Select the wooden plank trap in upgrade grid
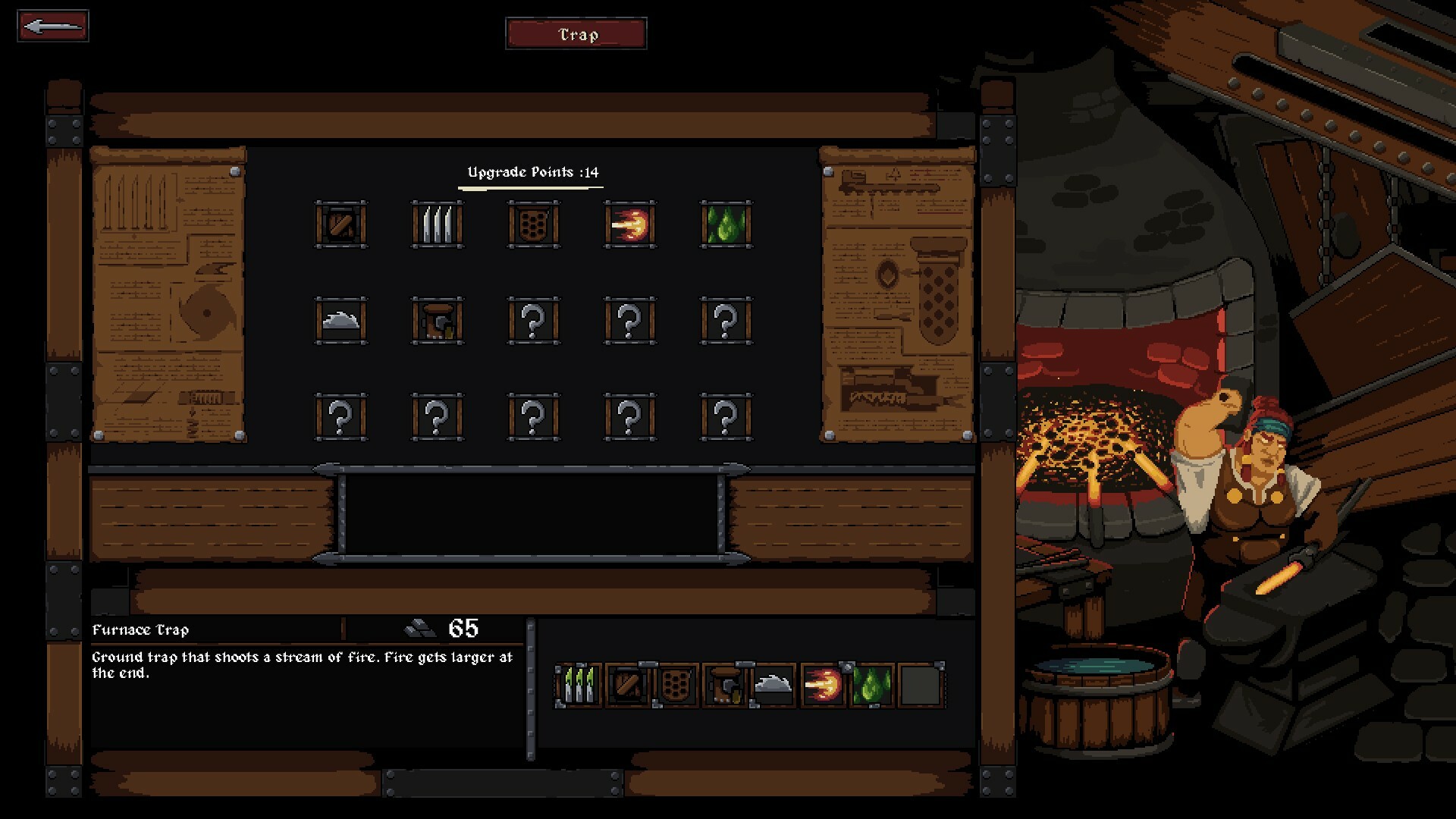 [x=341, y=224]
